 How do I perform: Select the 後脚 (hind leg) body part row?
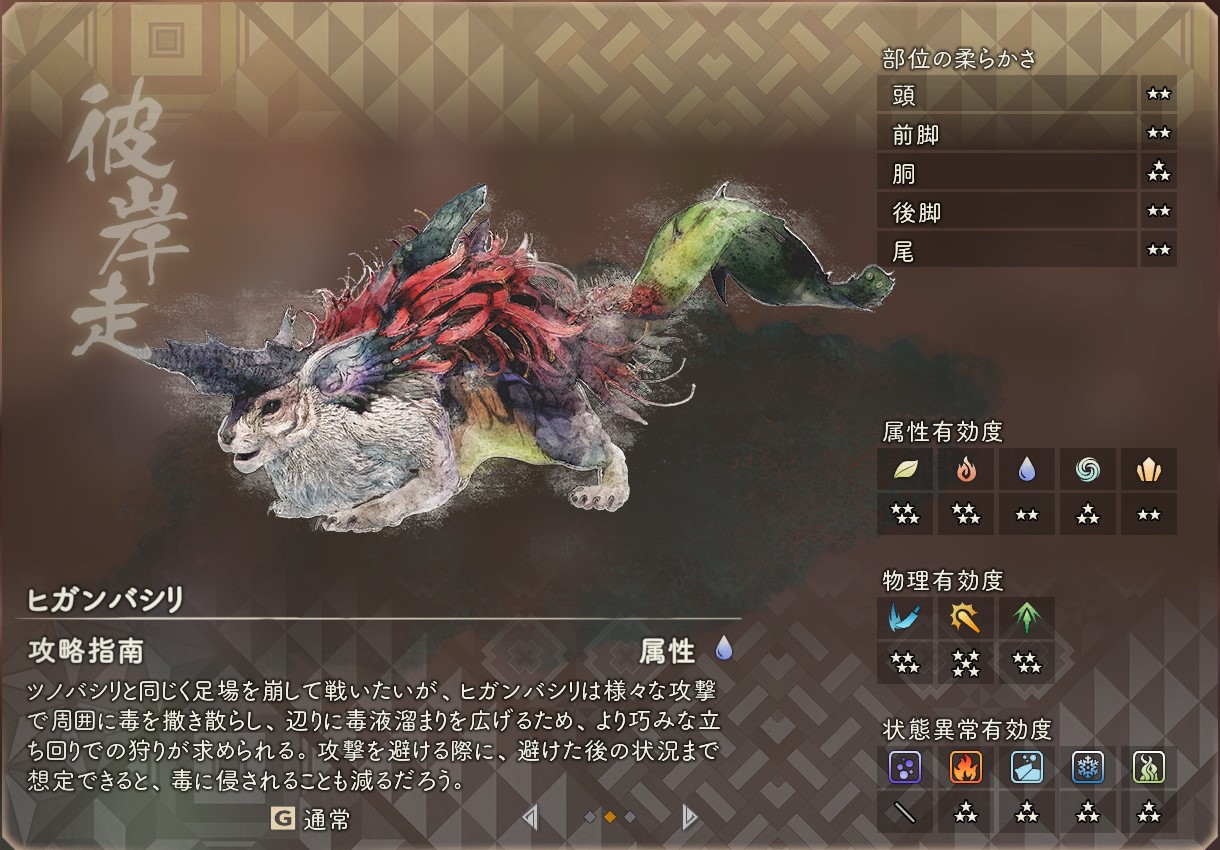[x=1007, y=212]
